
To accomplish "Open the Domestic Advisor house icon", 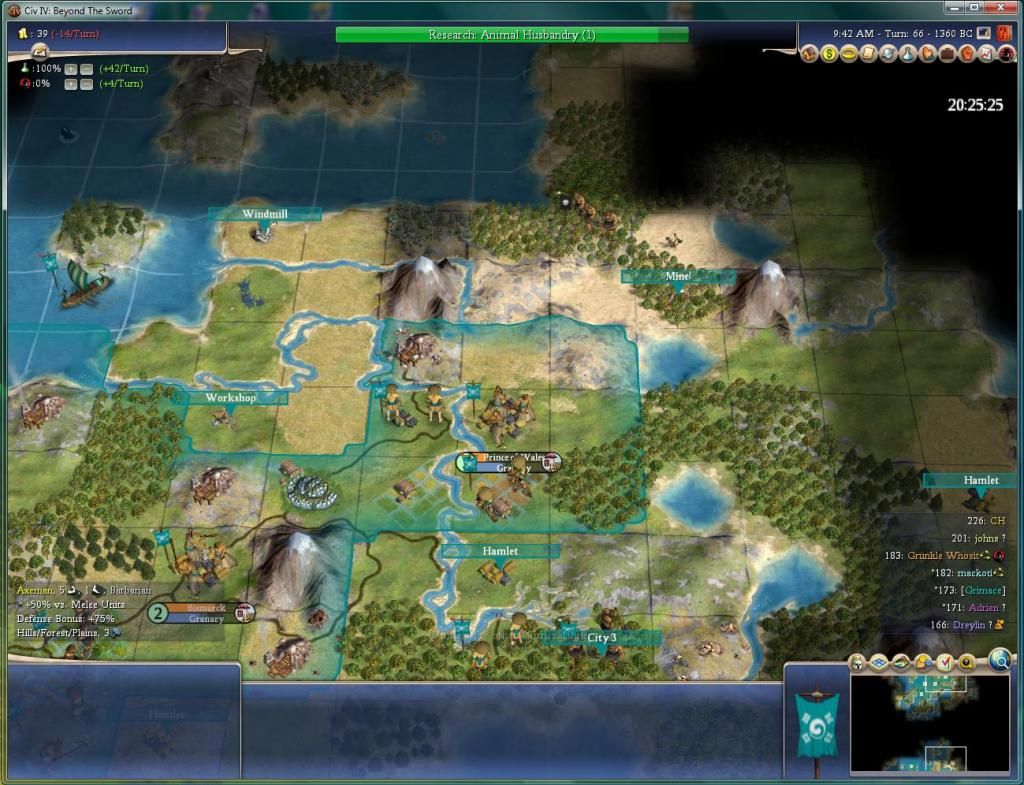I will click(811, 54).
